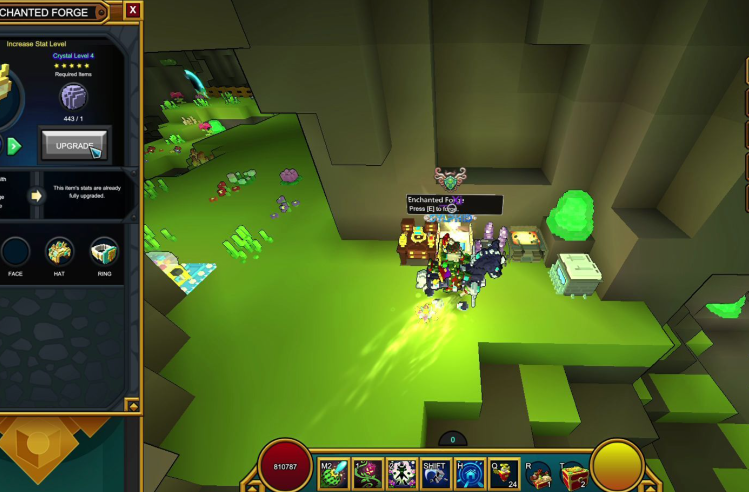Select the Hat equipment slot

click(x=59, y=252)
